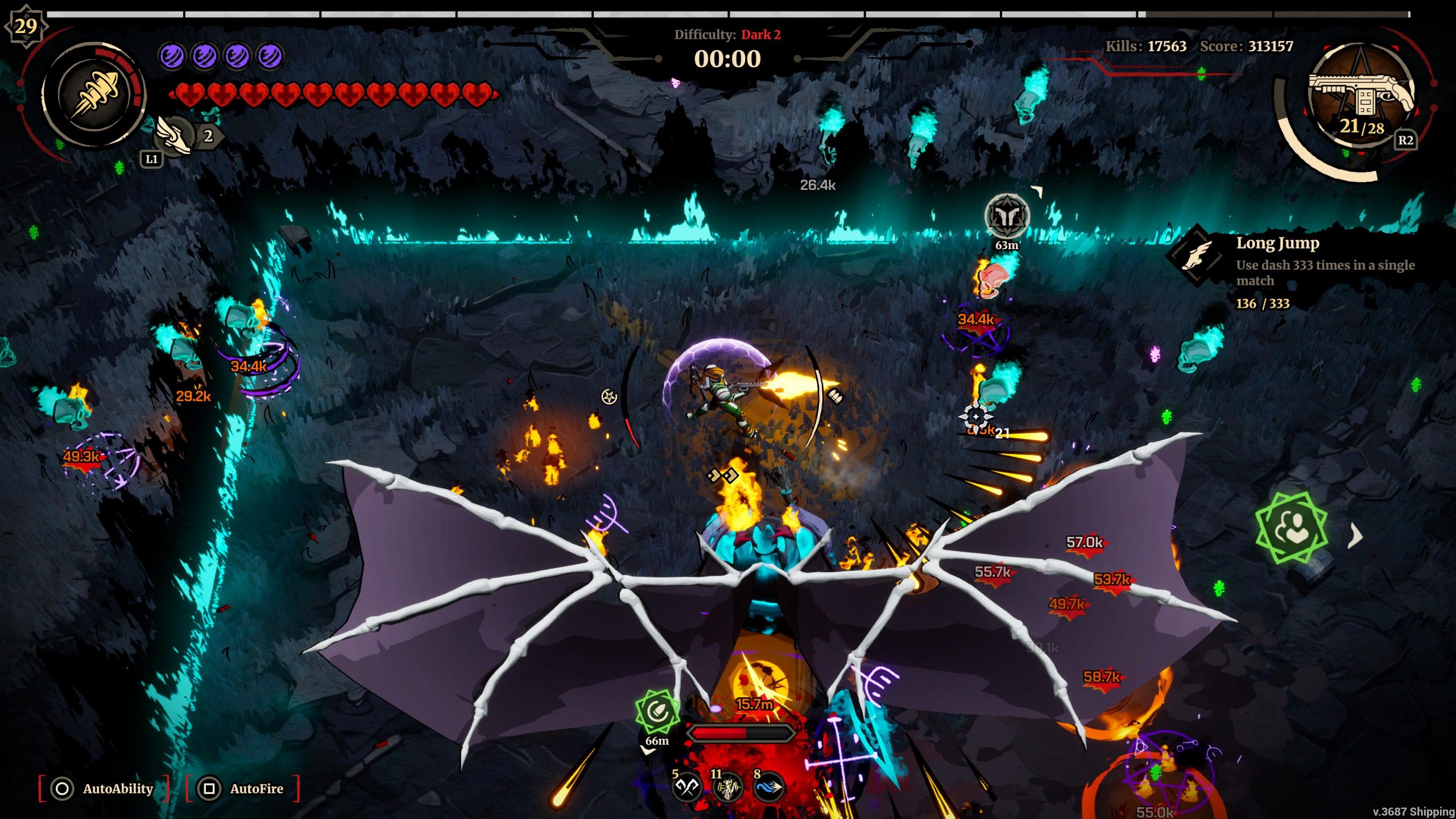Click the crossed axes perk icon
The height and width of the screenshot is (819, 1456).
686,787
